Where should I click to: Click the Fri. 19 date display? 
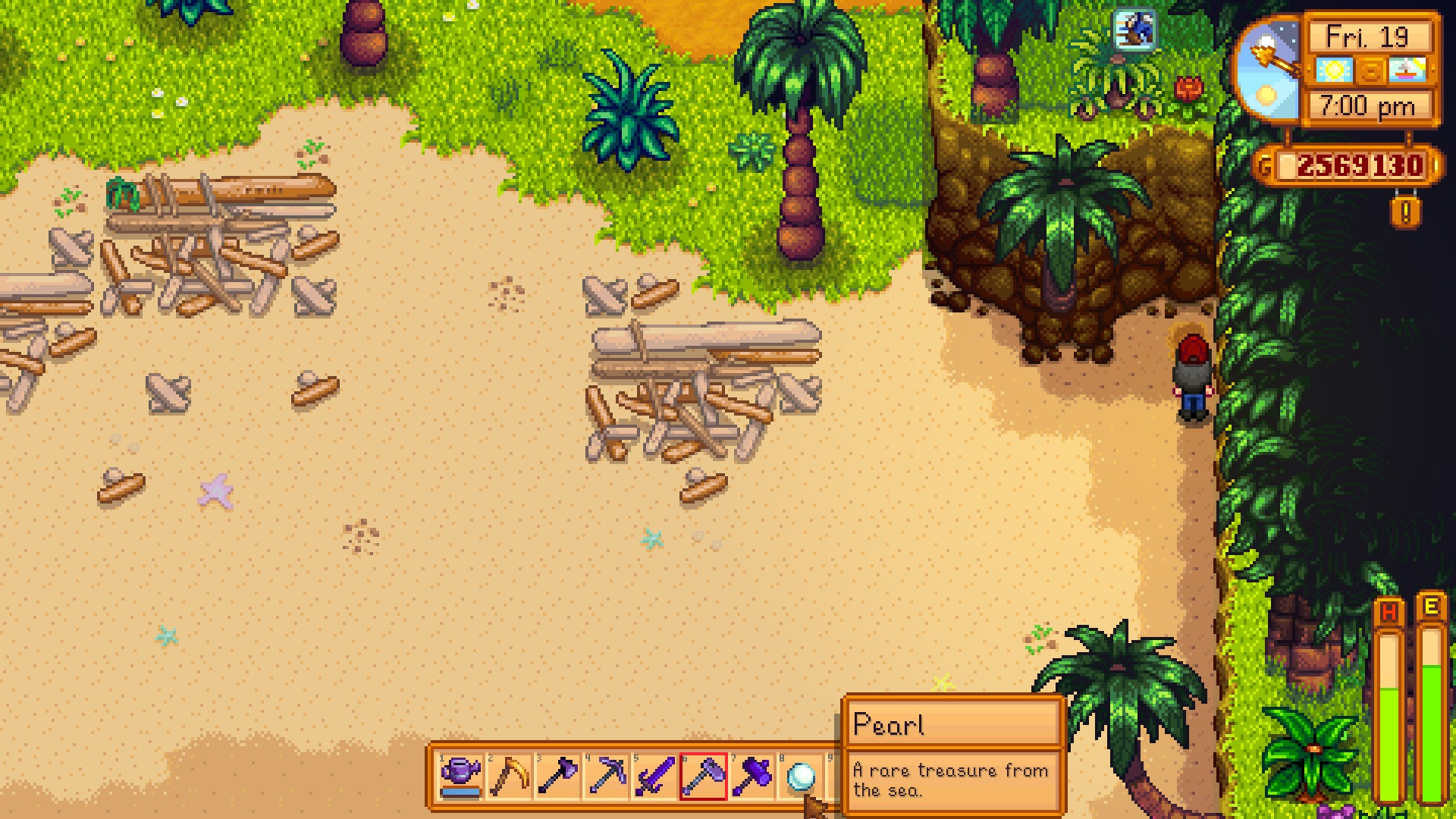(1369, 34)
